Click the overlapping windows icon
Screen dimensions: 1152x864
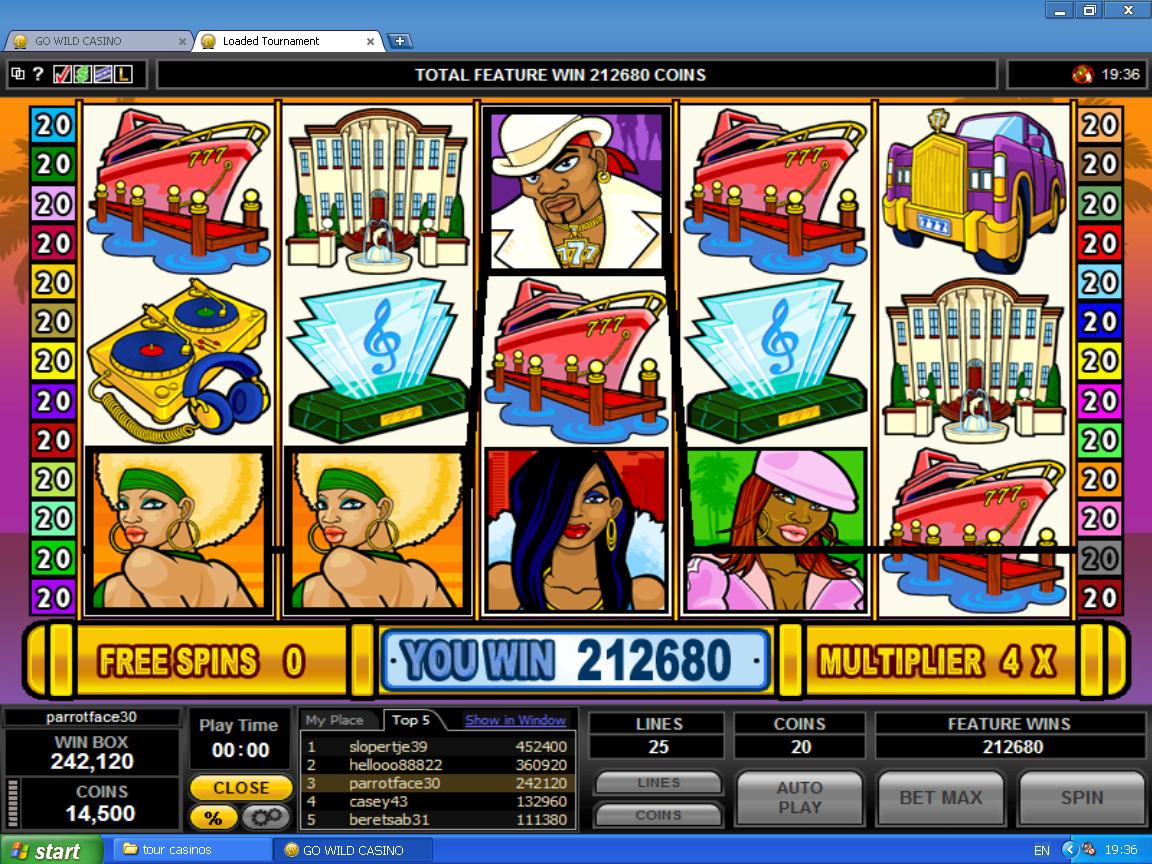pos(18,74)
